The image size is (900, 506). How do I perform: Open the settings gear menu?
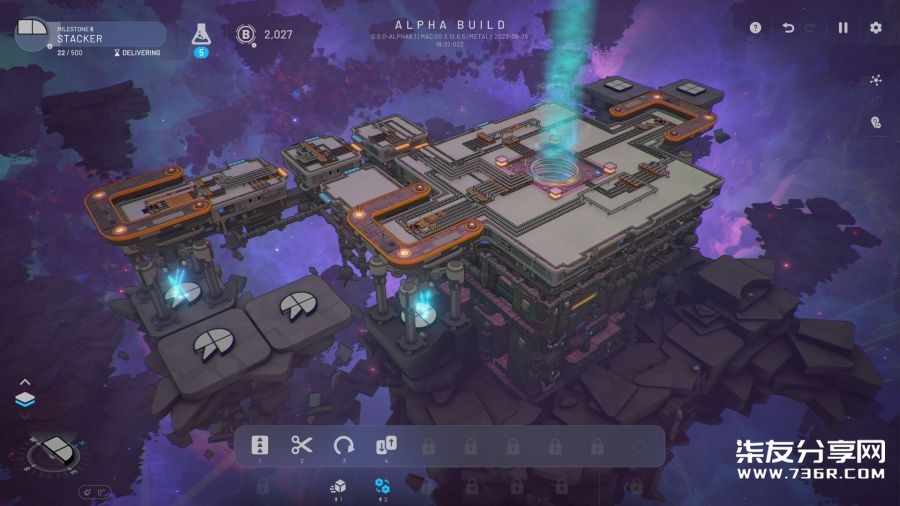876,28
